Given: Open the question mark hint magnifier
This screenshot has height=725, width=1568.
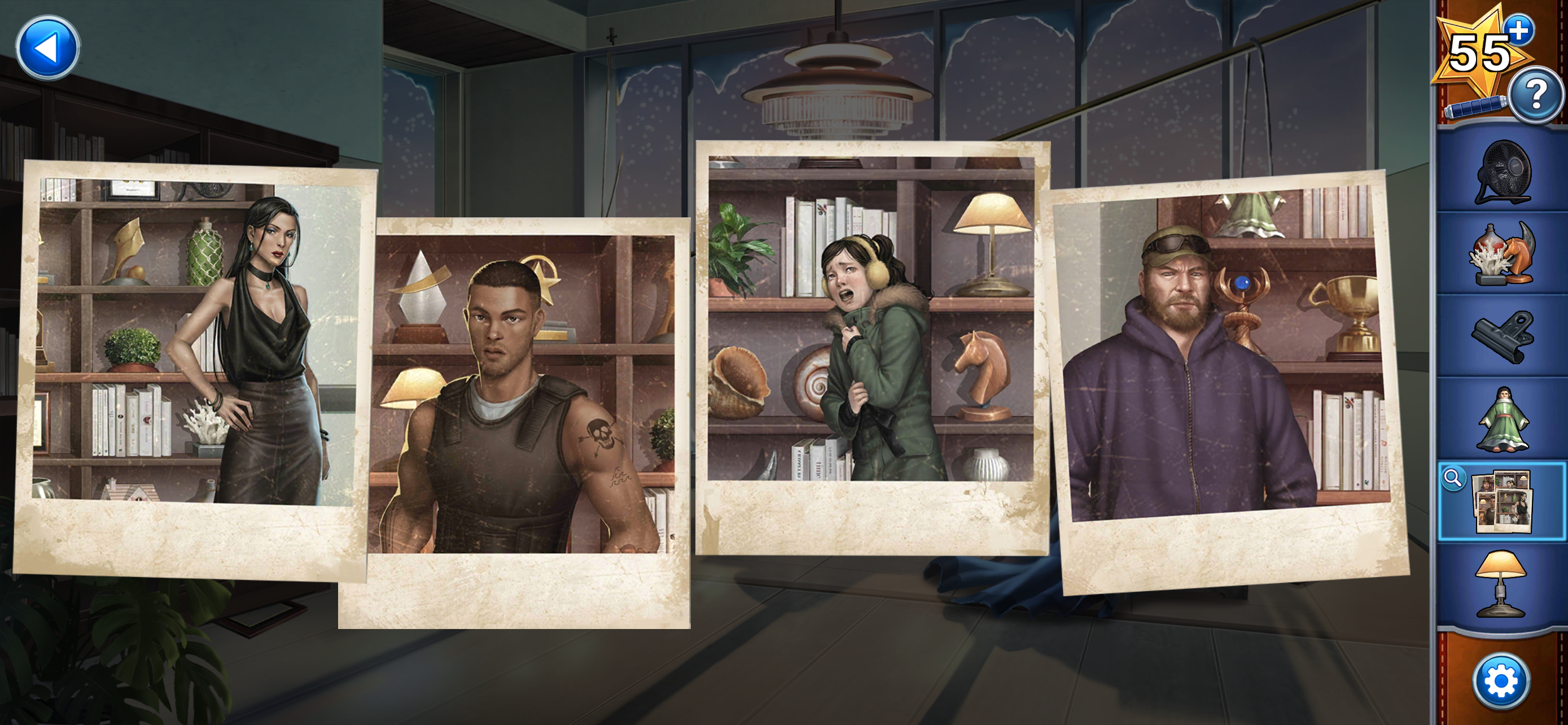Looking at the screenshot, I should (1538, 97).
